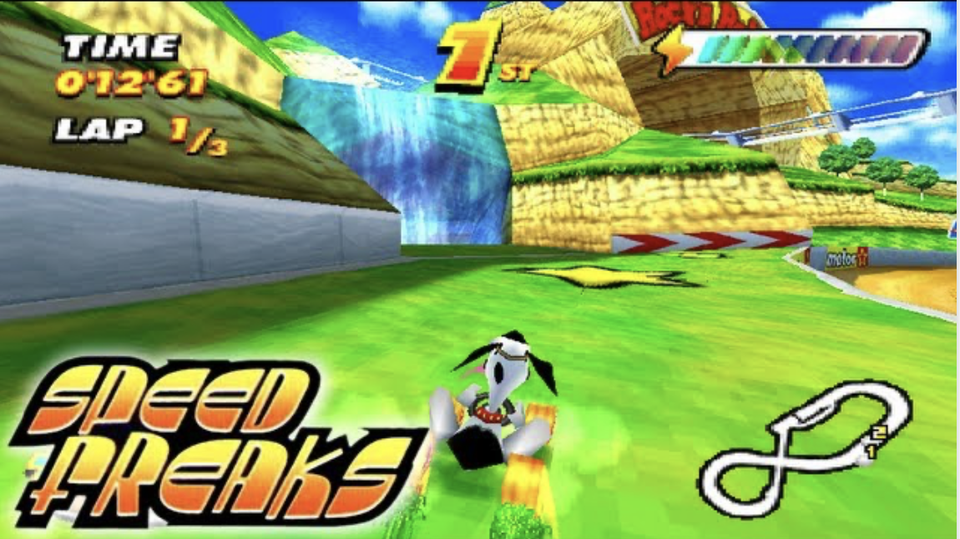
Task: Click the lightning bolt boost icon
Action: (675, 49)
